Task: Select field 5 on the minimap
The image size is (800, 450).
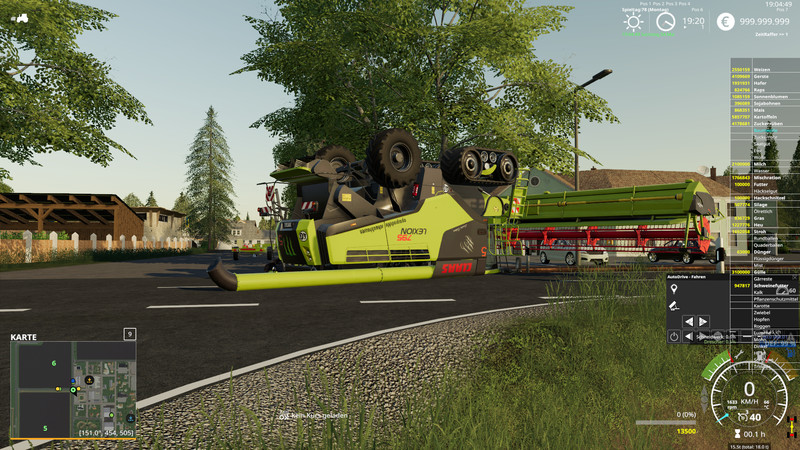Action: 44,428
